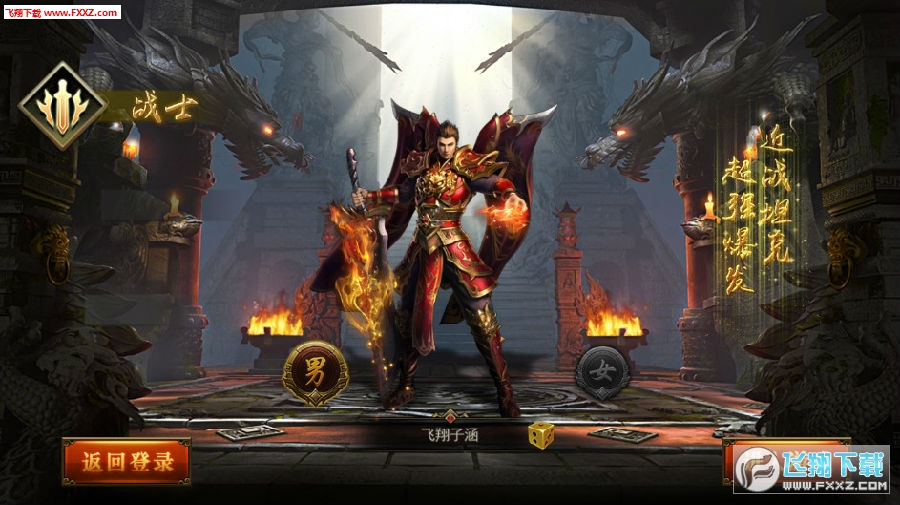The image size is (900, 505).
Task: Click the character name field 飞翔子涵
Action: click(x=450, y=435)
